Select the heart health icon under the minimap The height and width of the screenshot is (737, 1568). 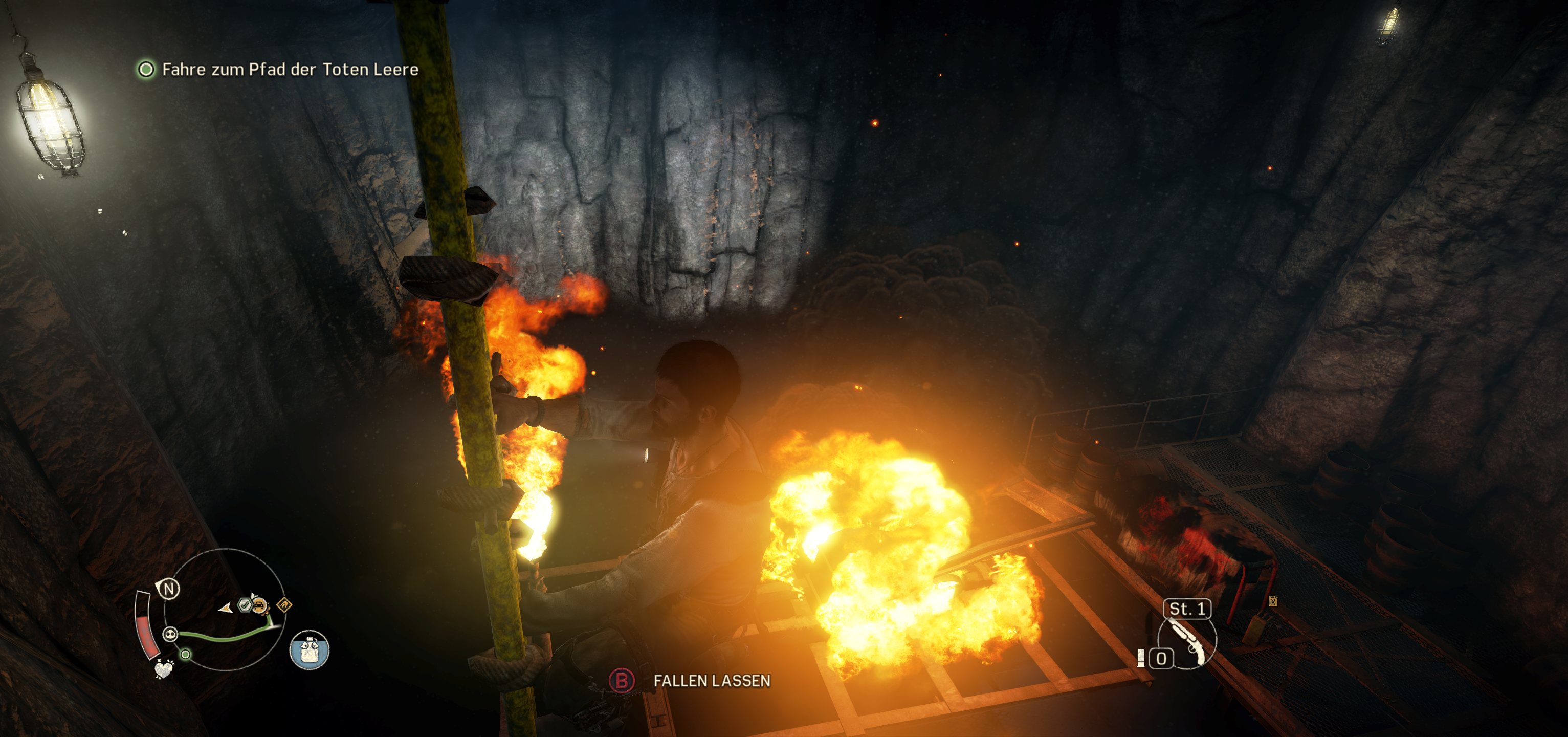tap(164, 670)
